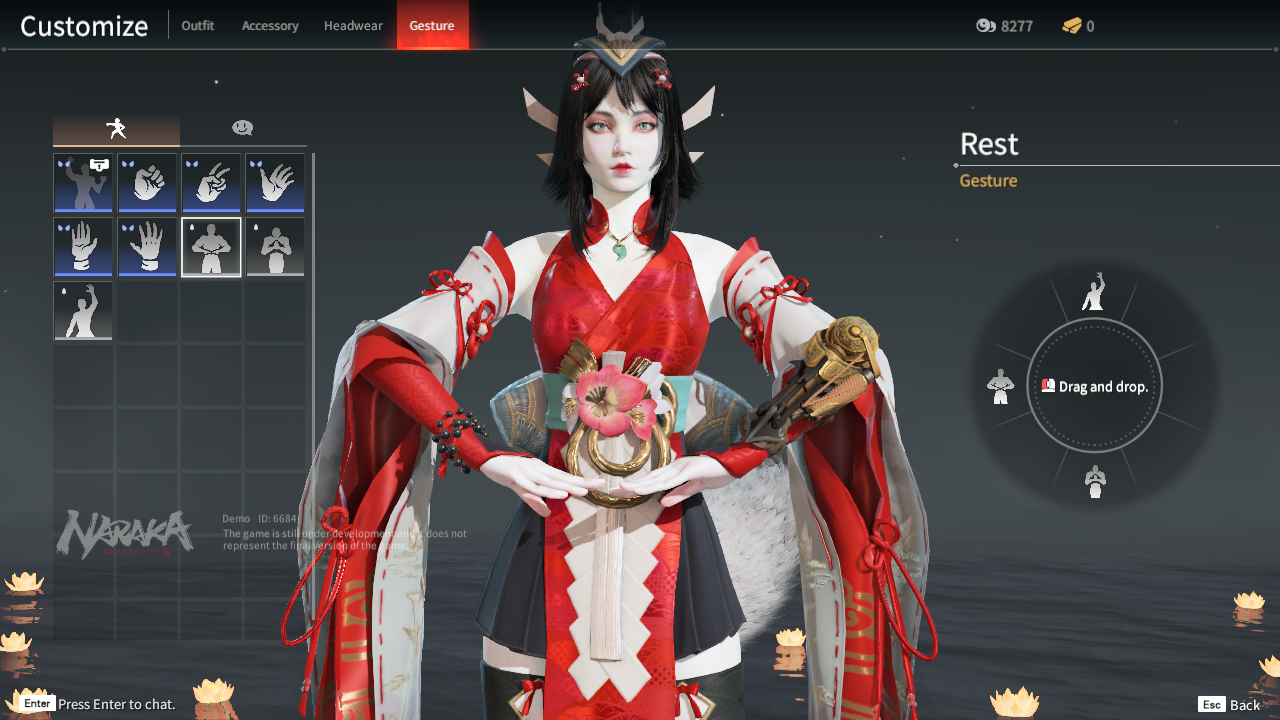The height and width of the screenshot is (720, 1280).
Task: Open the Headwear tab
Action: [x=353, y=25]
